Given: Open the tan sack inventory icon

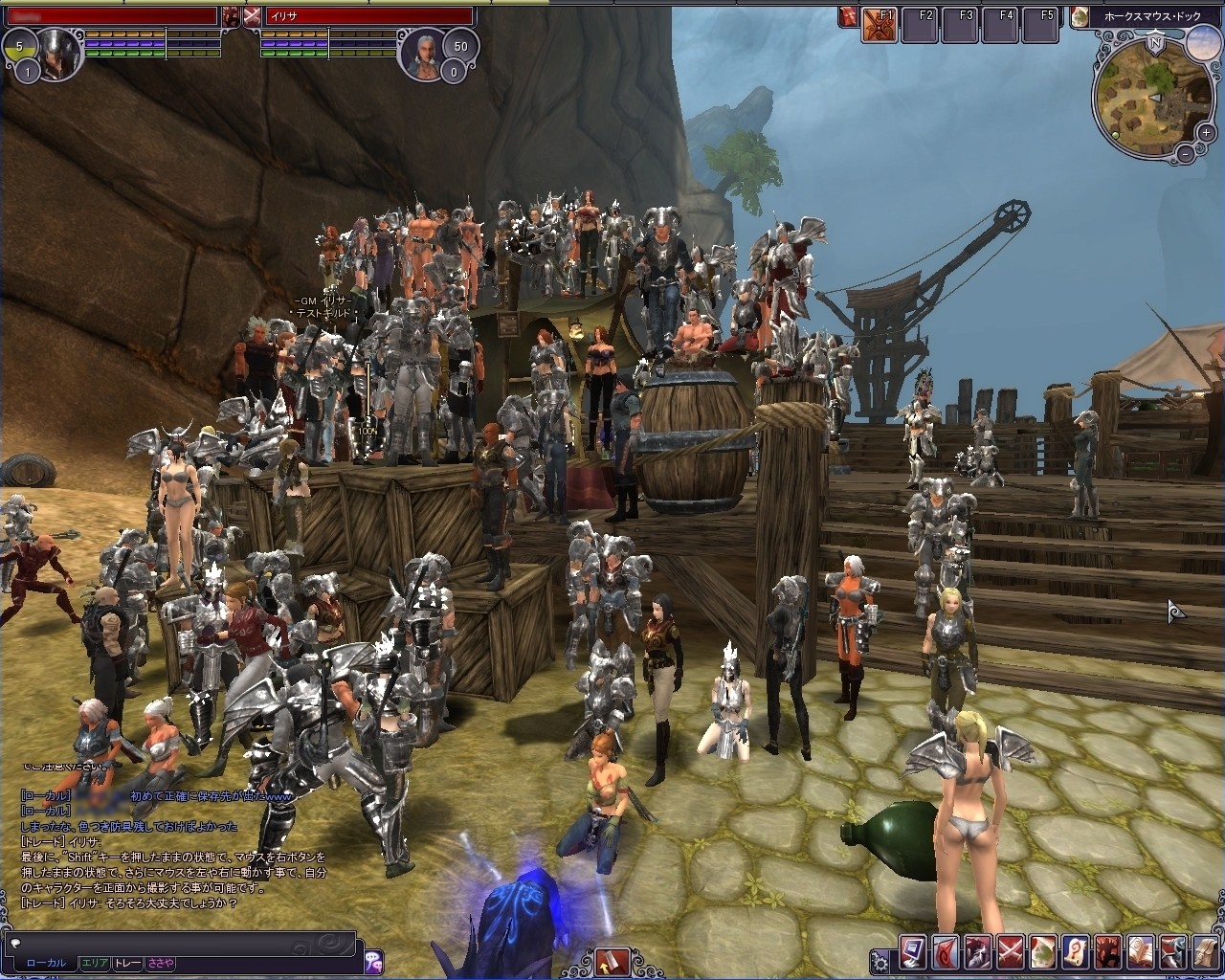Looking at the screenshot, I should tap(1206, 952).
